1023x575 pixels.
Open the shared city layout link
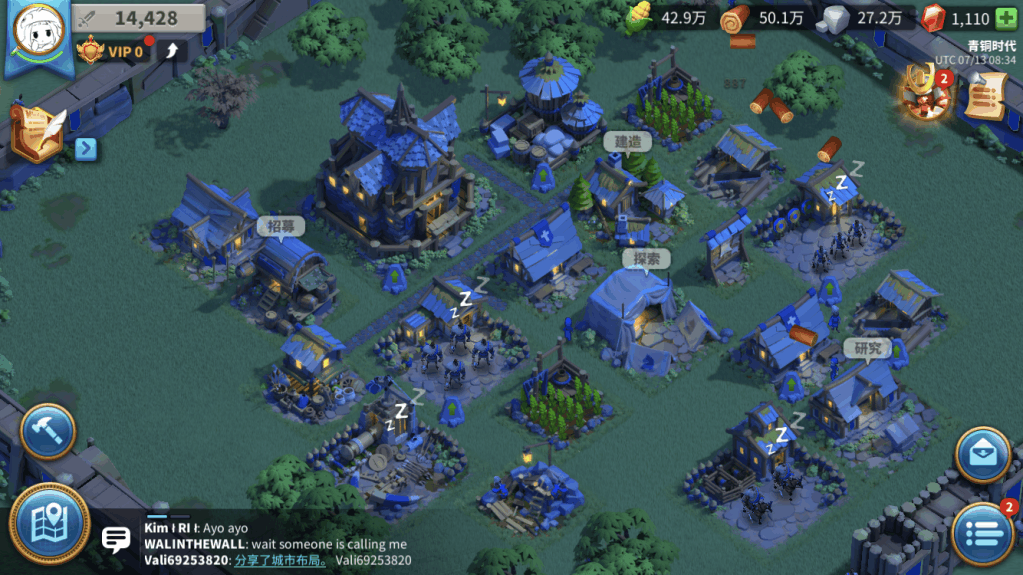point(281,560)
